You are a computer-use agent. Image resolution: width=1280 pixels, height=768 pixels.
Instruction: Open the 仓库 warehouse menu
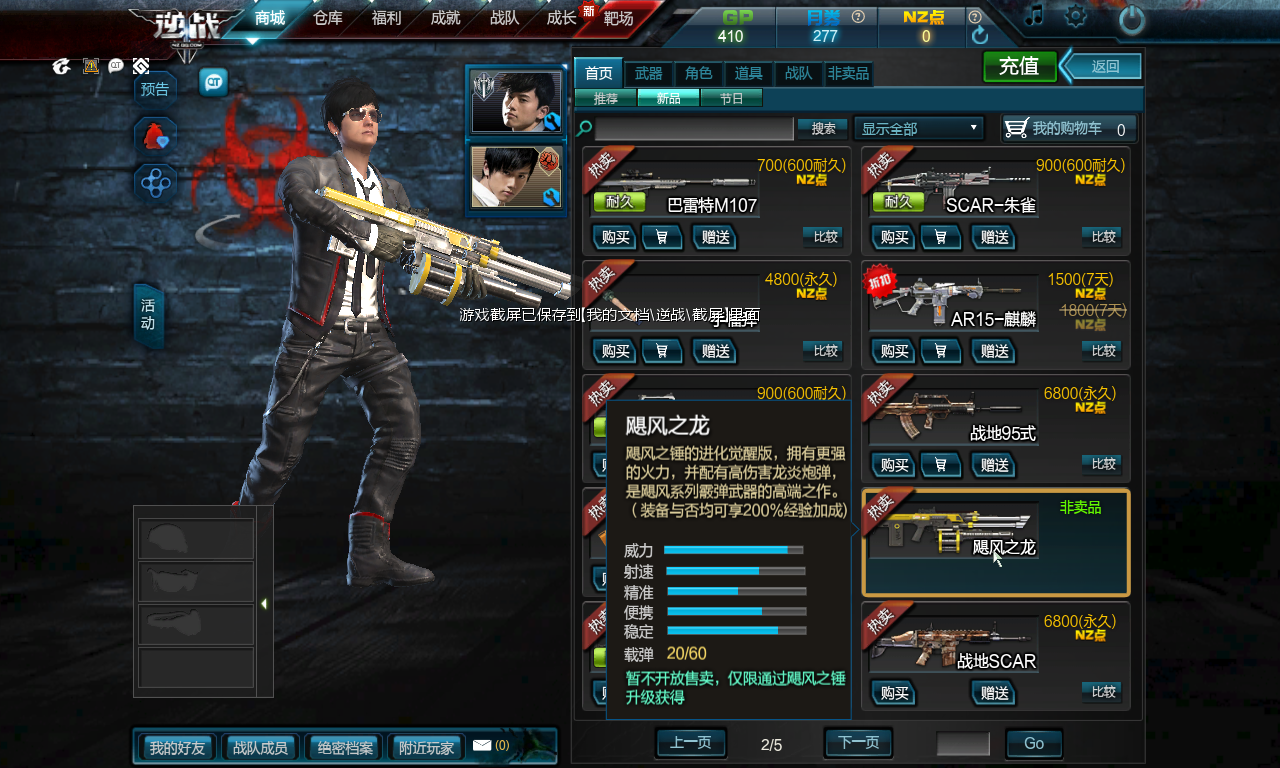pyautogui.click(x=328, y=18)
